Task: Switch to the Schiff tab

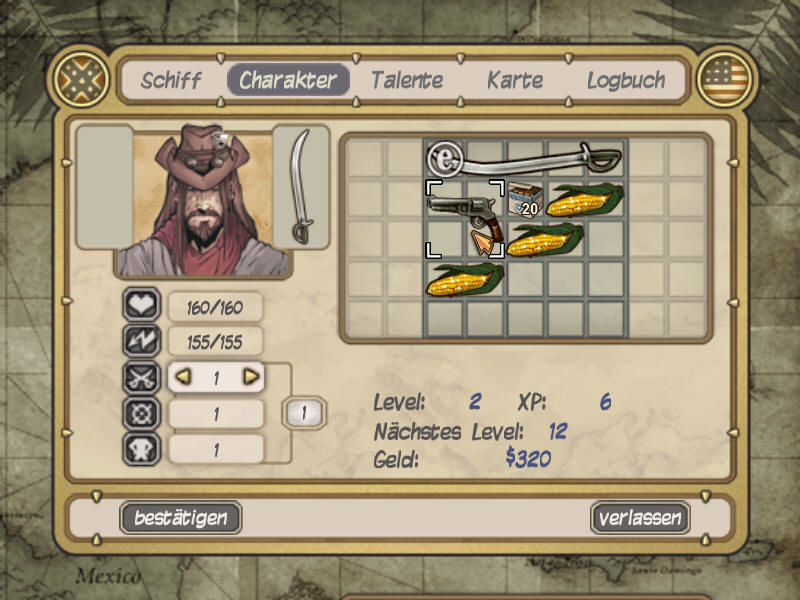Action: click(x=171, y=81)
